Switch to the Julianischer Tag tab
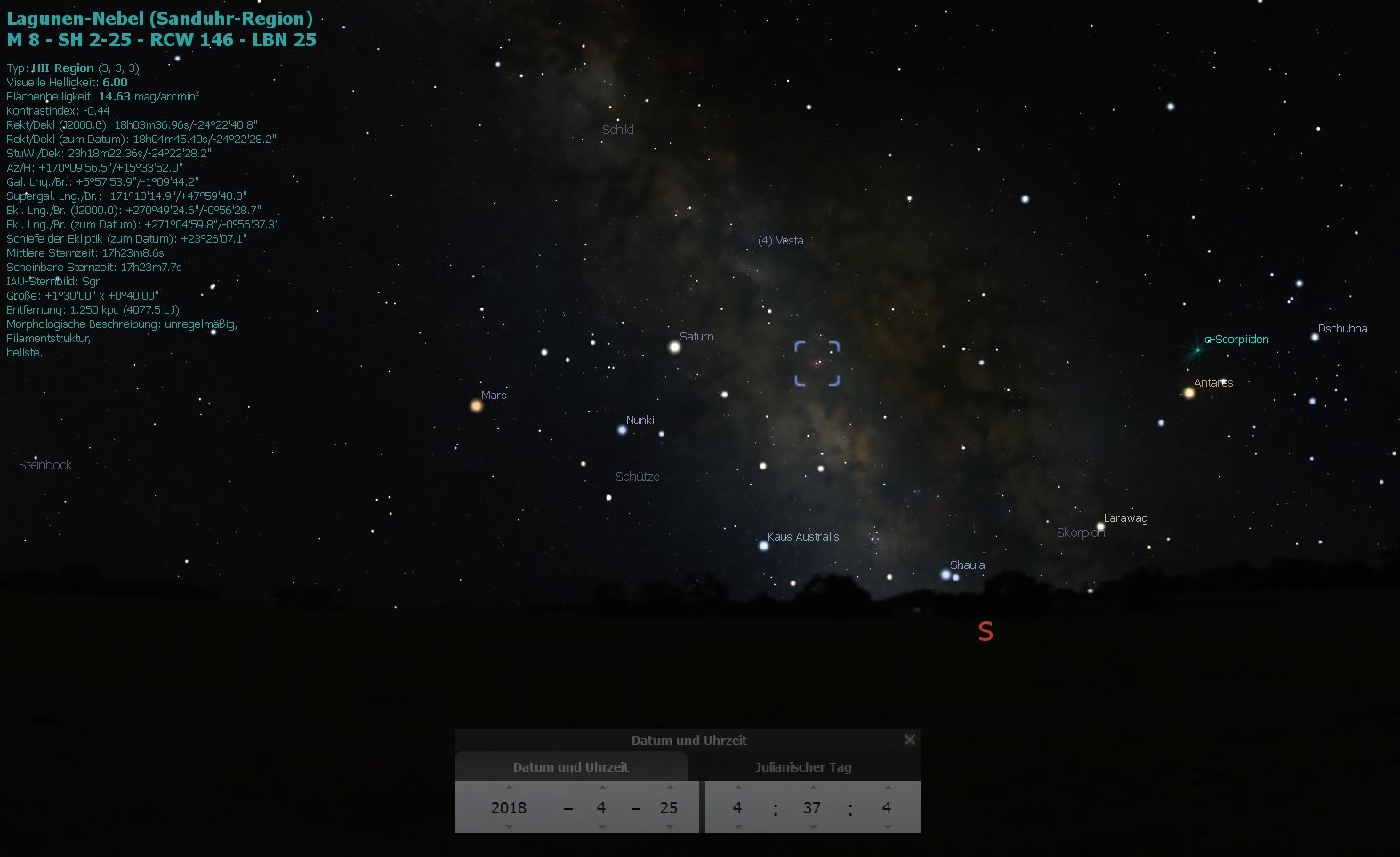 pyautogui.click(x=803, y=767)
